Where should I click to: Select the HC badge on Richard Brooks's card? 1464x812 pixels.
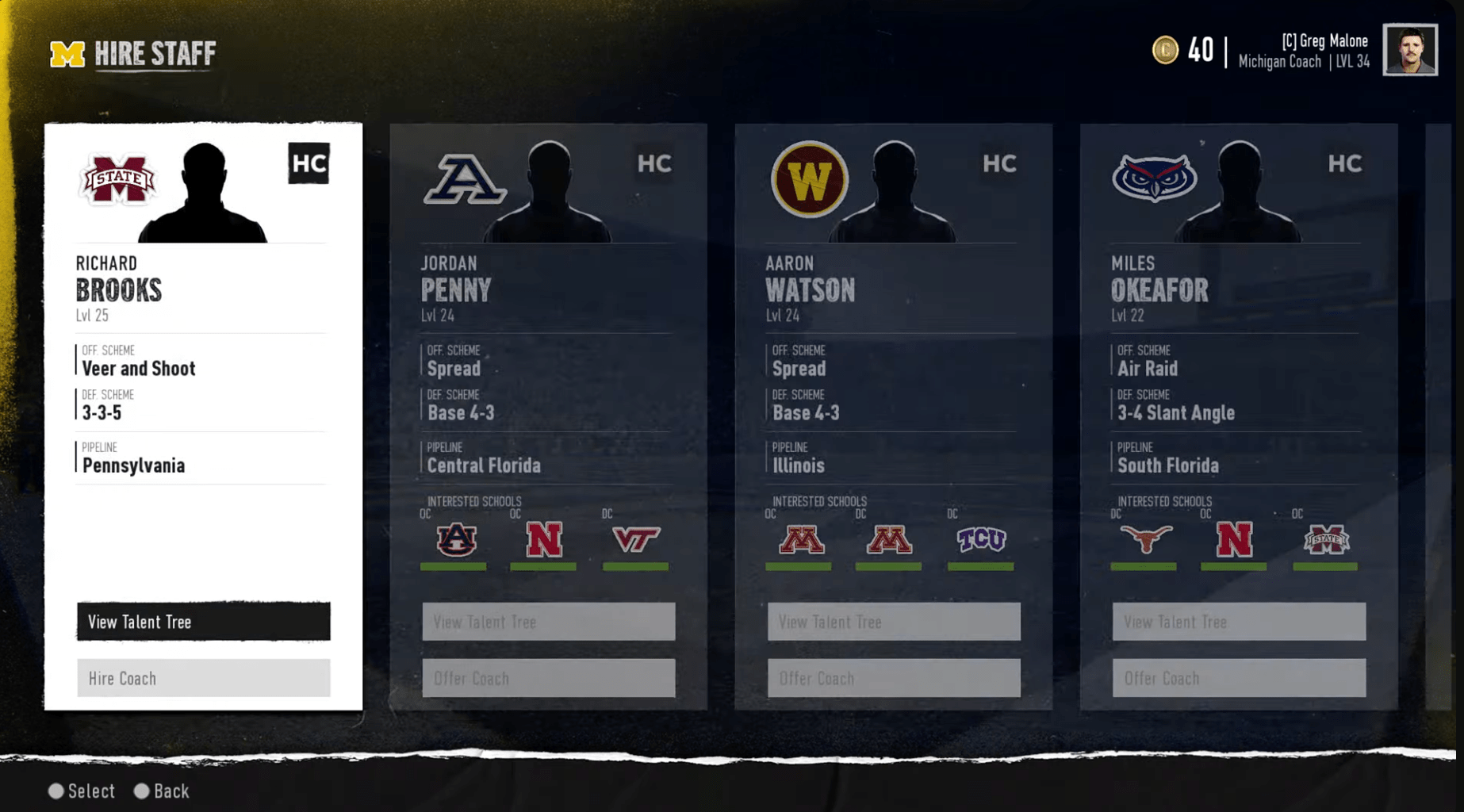[x=309, y=164]
